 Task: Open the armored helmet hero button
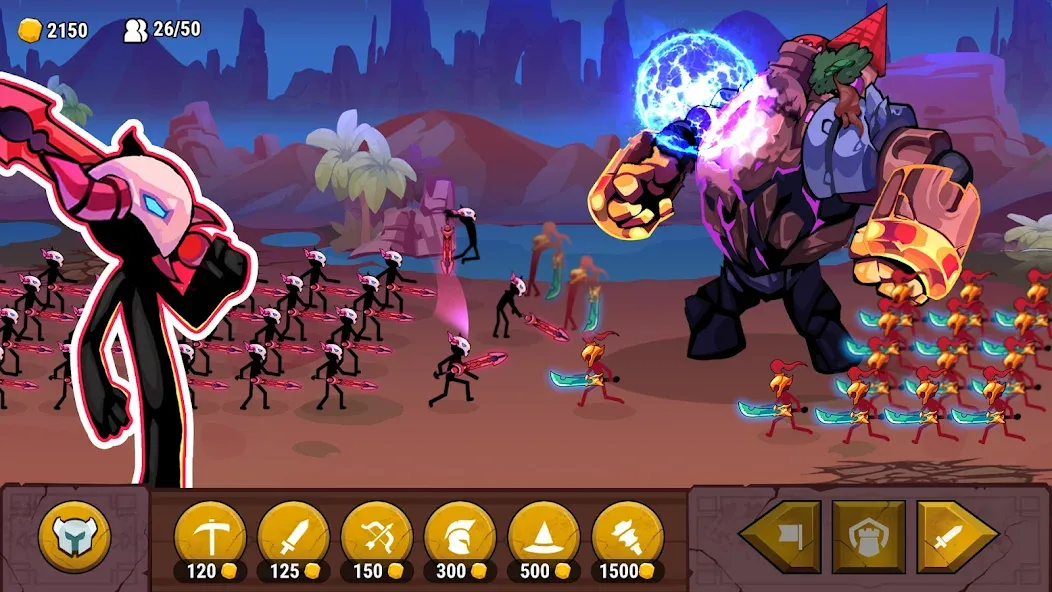(74, 537)
